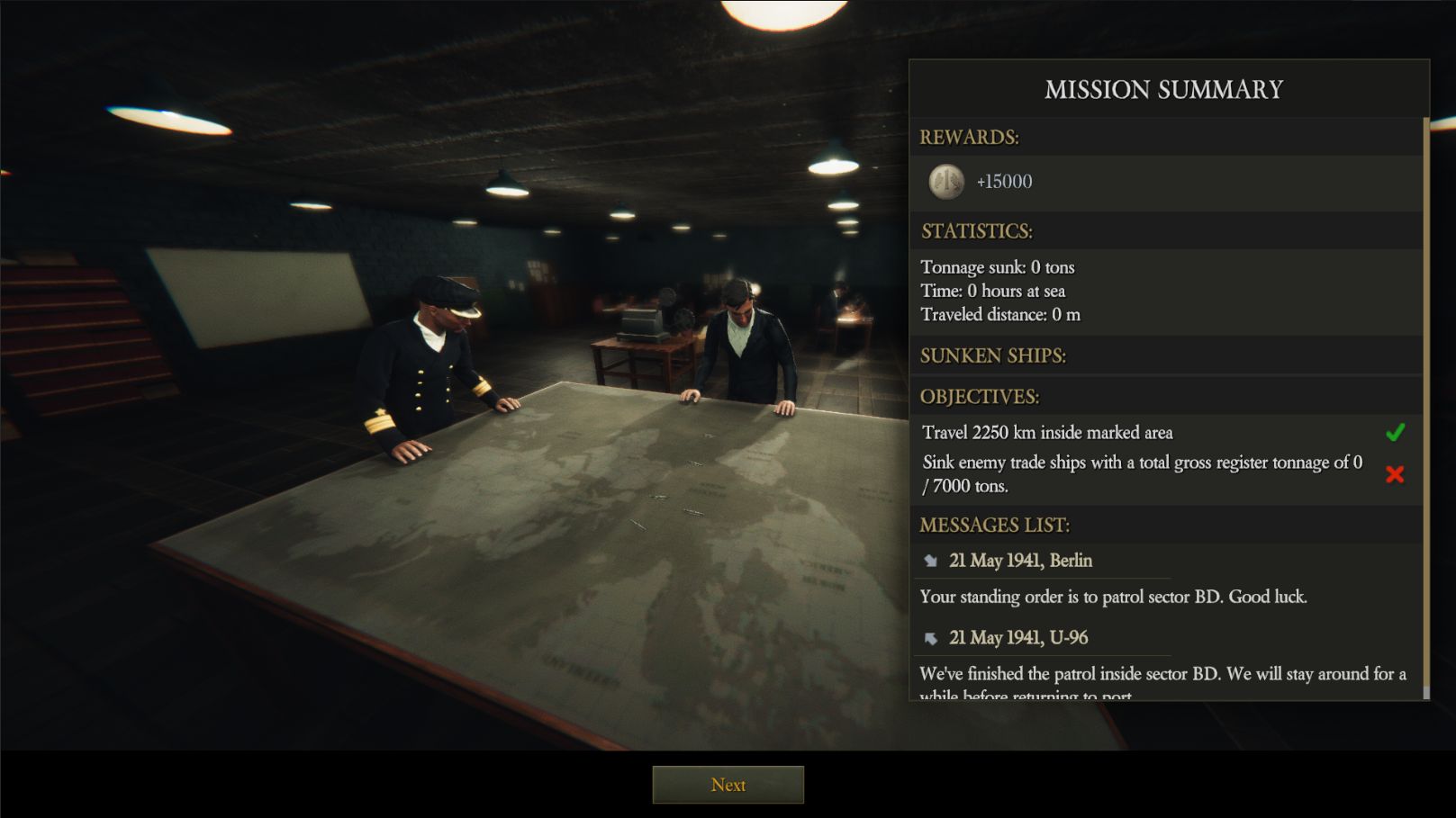Continue with the Next button
The width and height of the screenshot is (1456, 818).
tap(728, 785)
